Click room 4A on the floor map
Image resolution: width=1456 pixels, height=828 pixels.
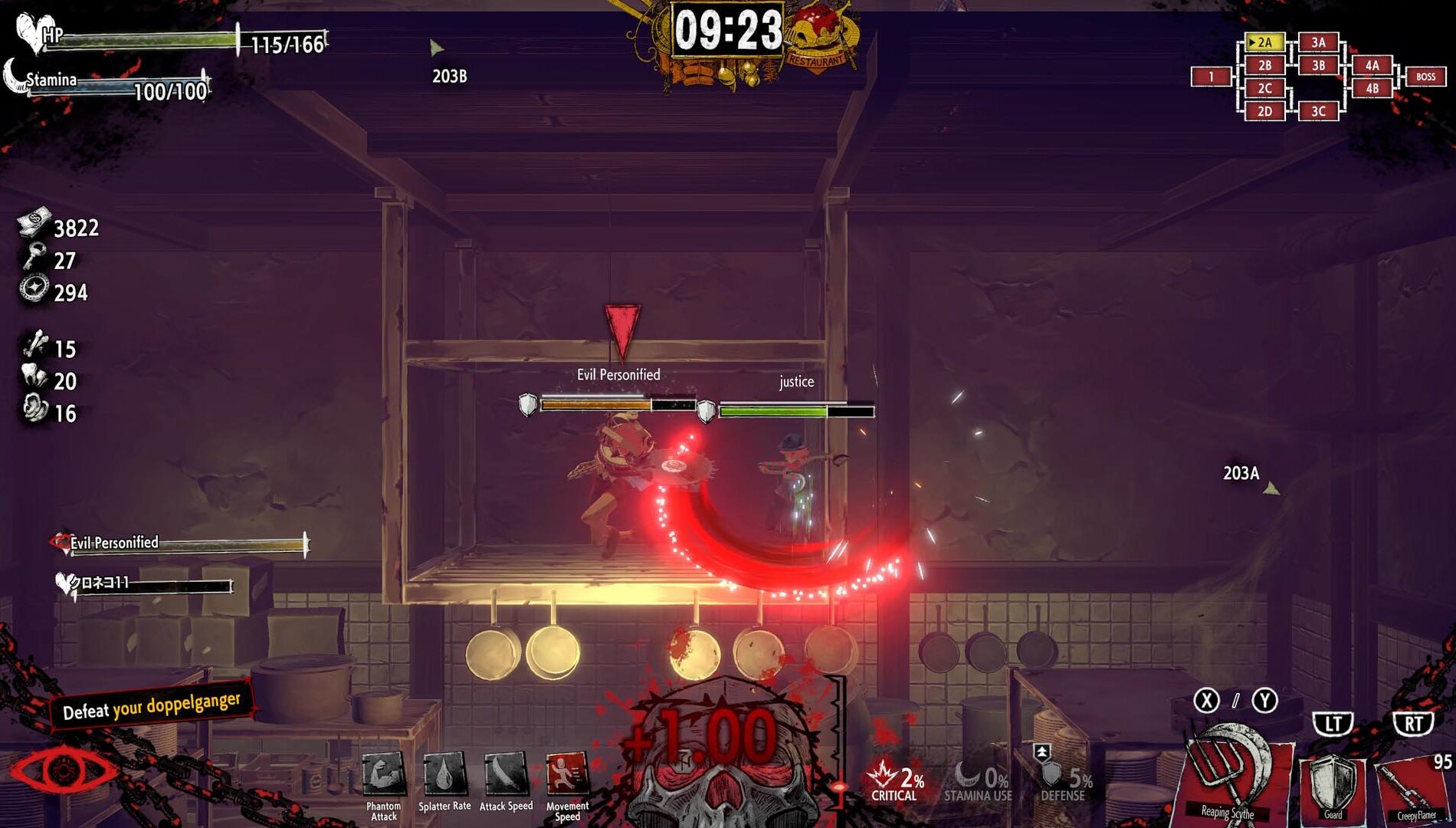tap(1372, 65)
